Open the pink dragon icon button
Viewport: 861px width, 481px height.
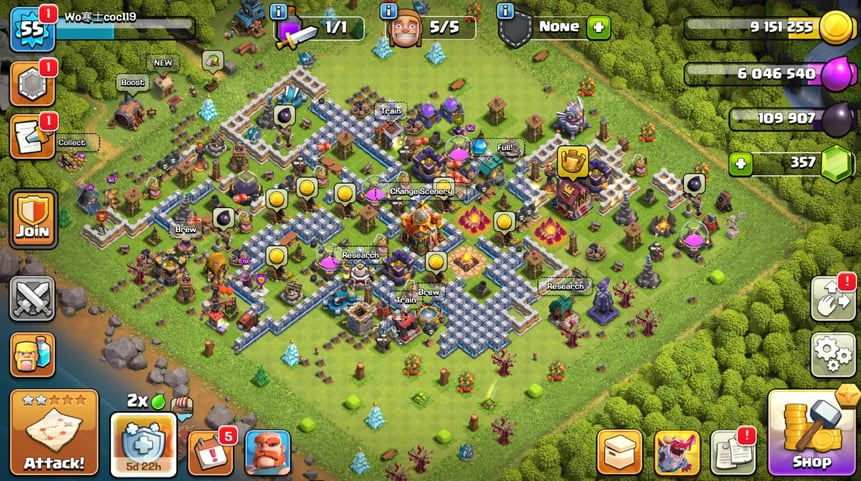[677, 453]
